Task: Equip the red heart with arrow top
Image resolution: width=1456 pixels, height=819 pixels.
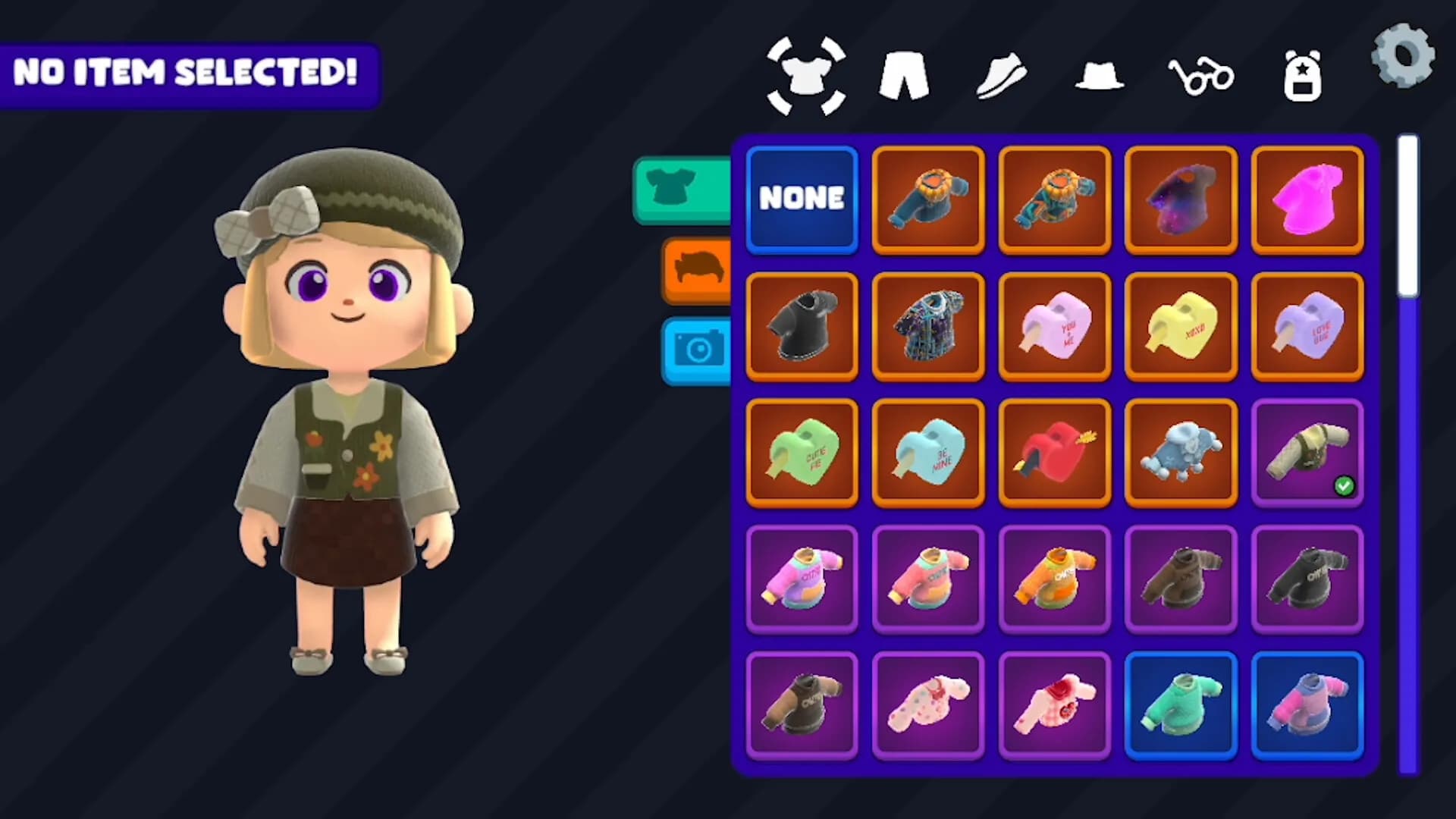Action: click(x=1055, y=452)
